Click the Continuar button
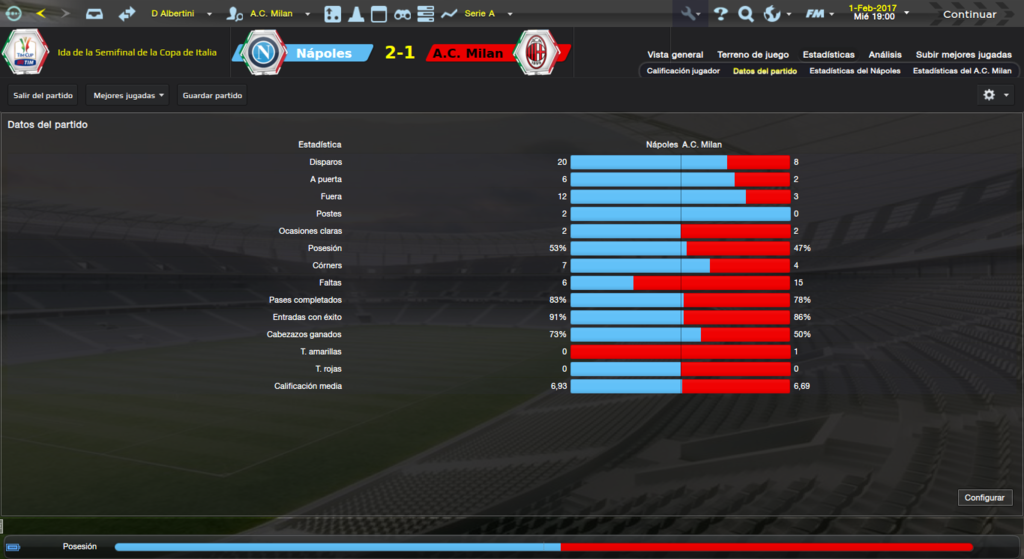 [x=968, y=14]
